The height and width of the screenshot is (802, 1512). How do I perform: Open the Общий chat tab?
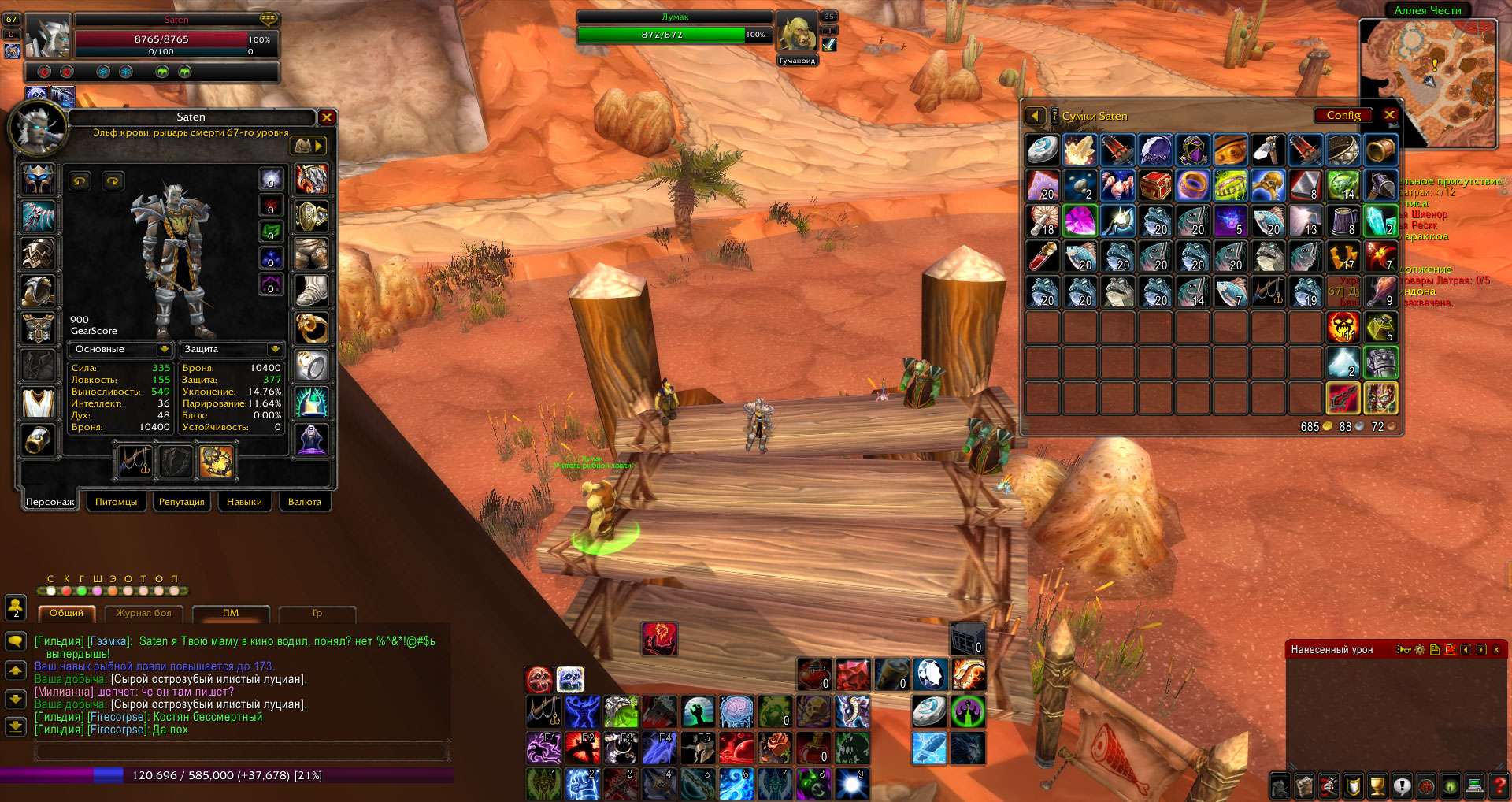coord(66,613)
